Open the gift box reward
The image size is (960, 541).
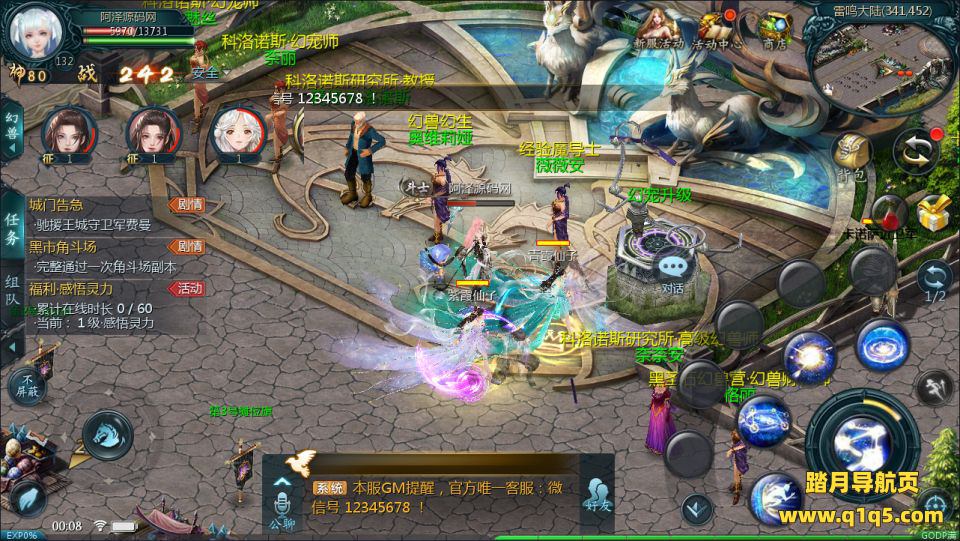pos(932,212)
